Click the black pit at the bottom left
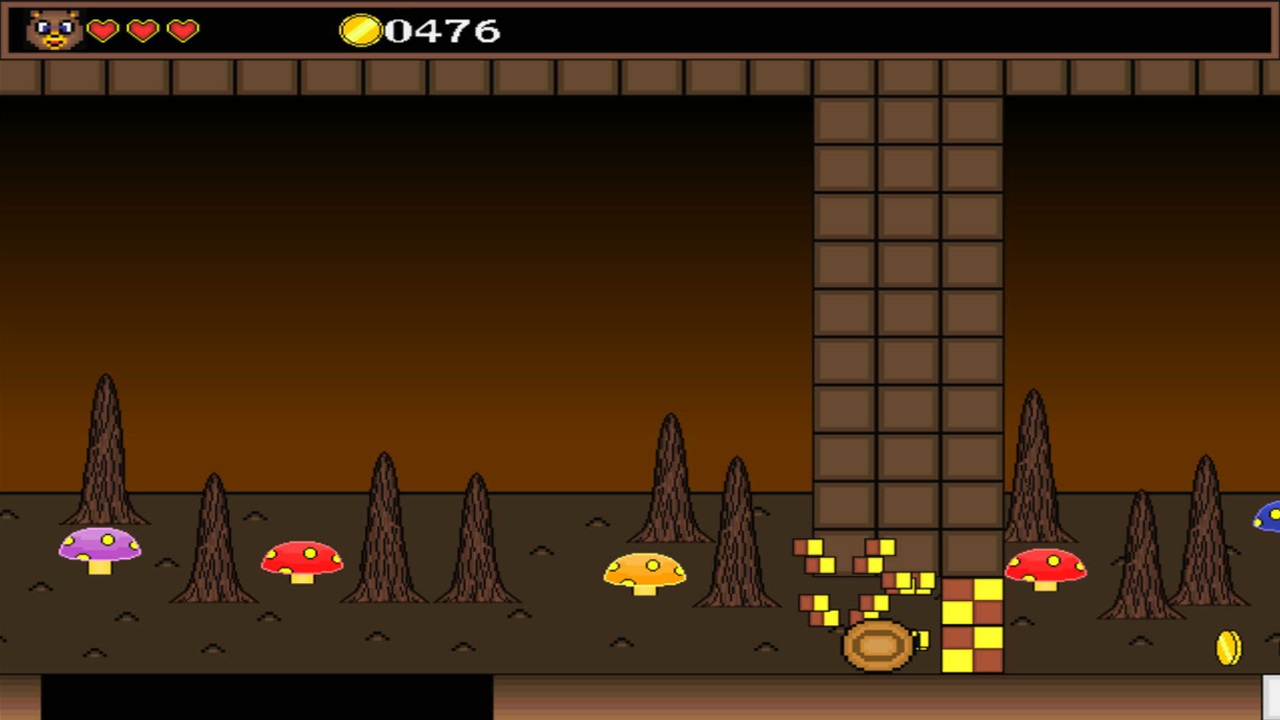 [x=265, y=700]
